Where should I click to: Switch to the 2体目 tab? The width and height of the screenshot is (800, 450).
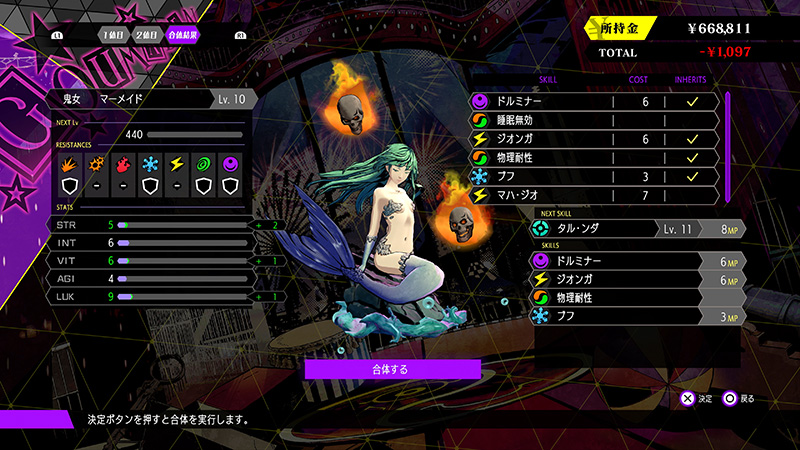click(x=145, y=36)
